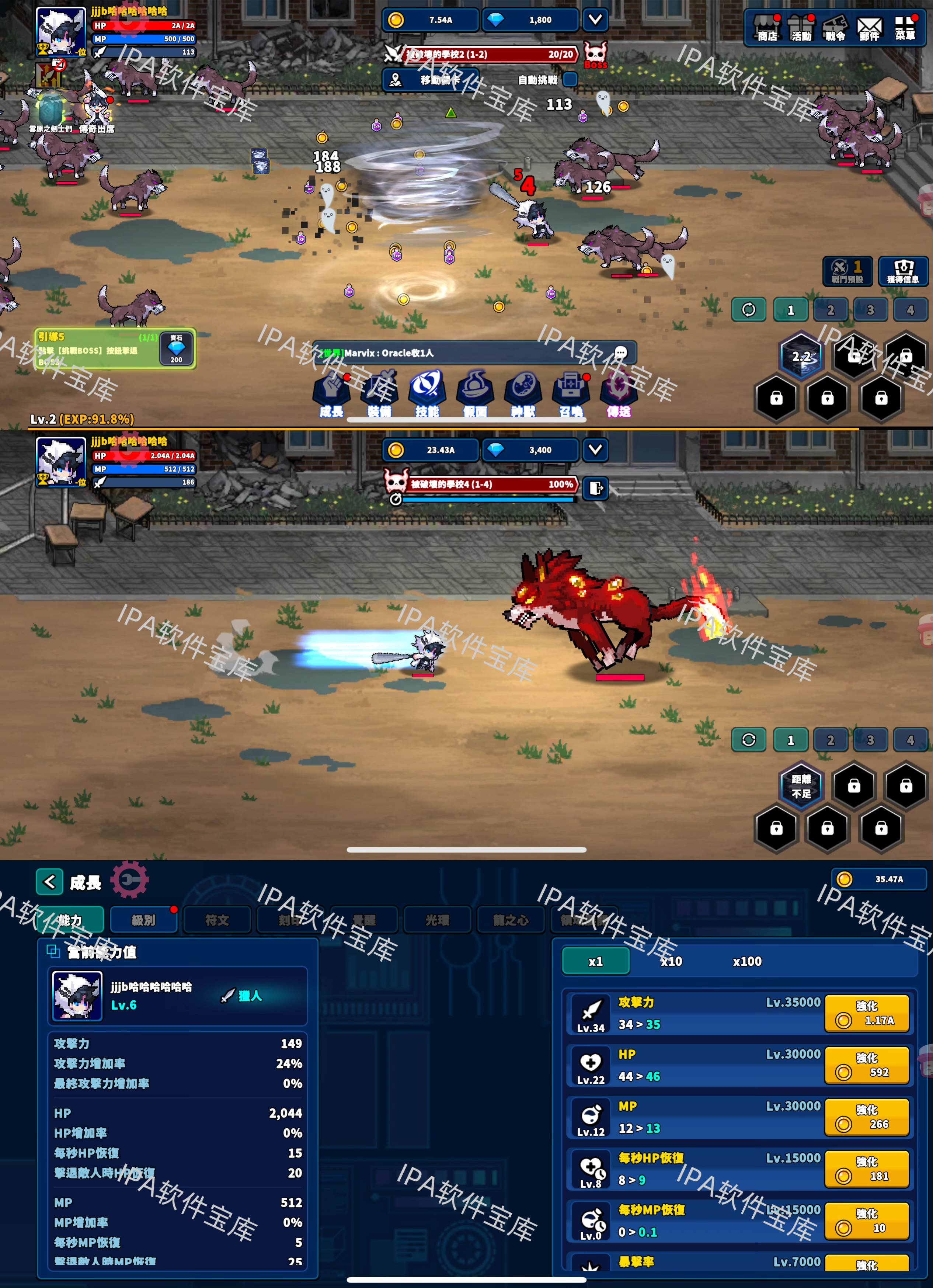Upgrade 每秒HP恢復 with the 181 強化 button
933x1288 pixels.
(x=867, y=1169)
